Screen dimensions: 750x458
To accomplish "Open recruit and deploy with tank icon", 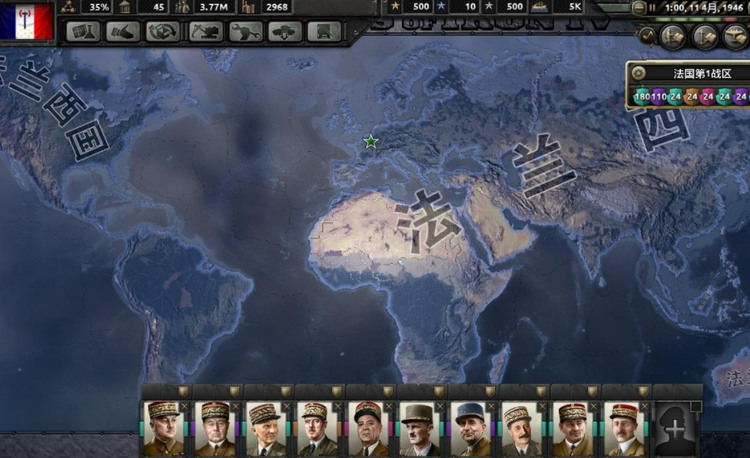I will point(286,32).
